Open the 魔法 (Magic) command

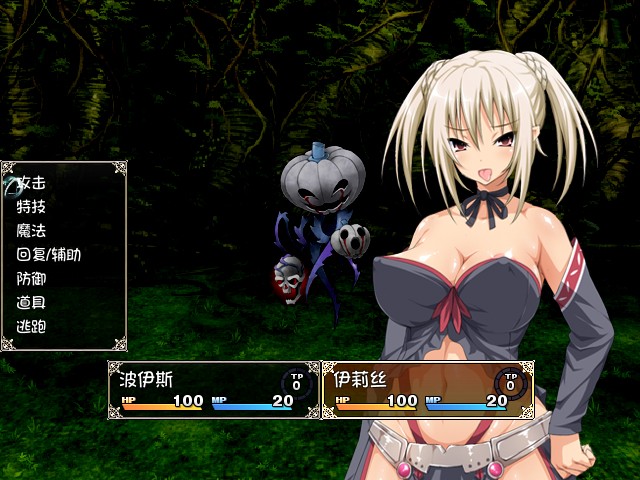32,231
